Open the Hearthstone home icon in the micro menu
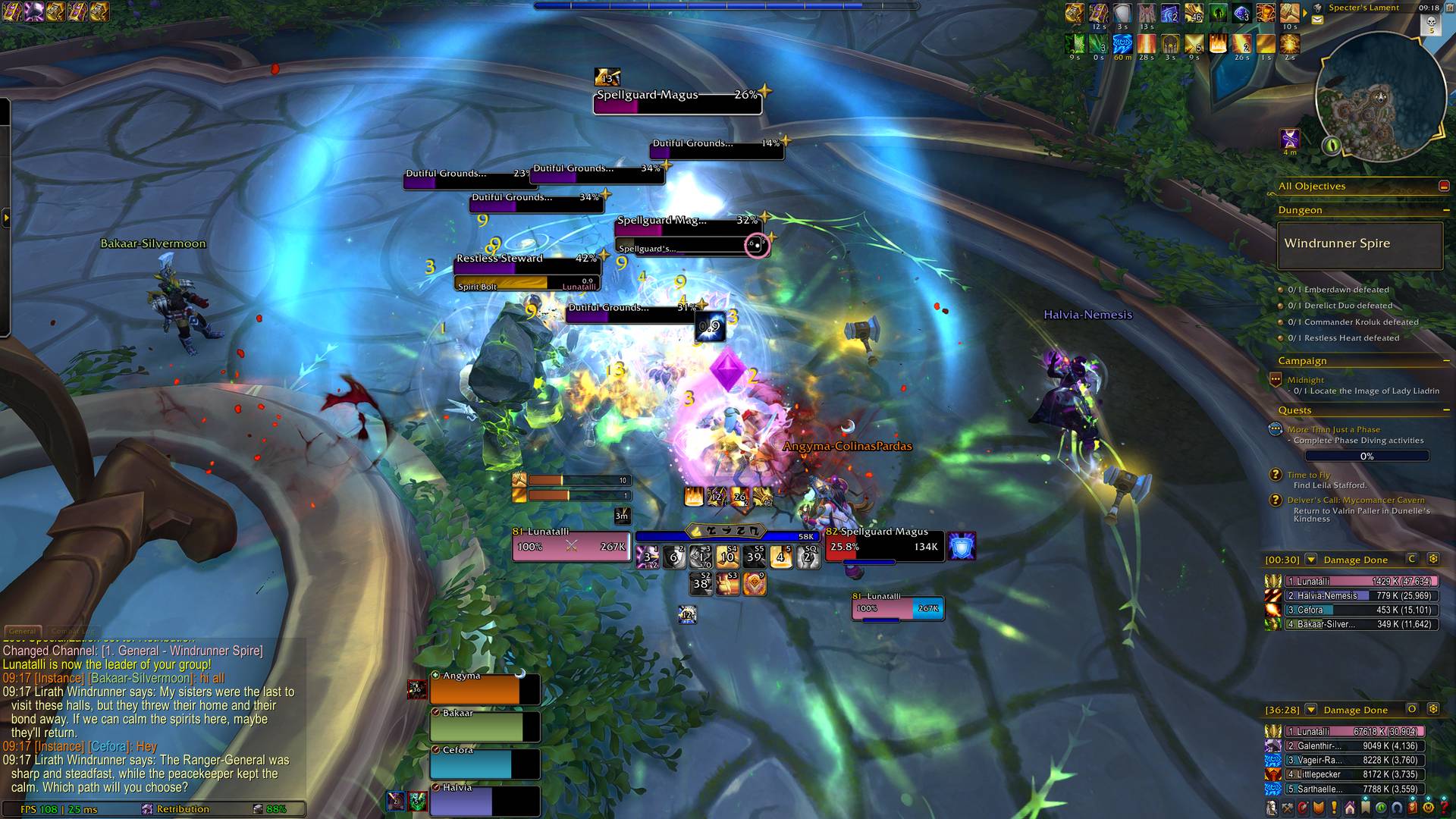Screen dimensions: 1456x819 tap(1351, 806)
